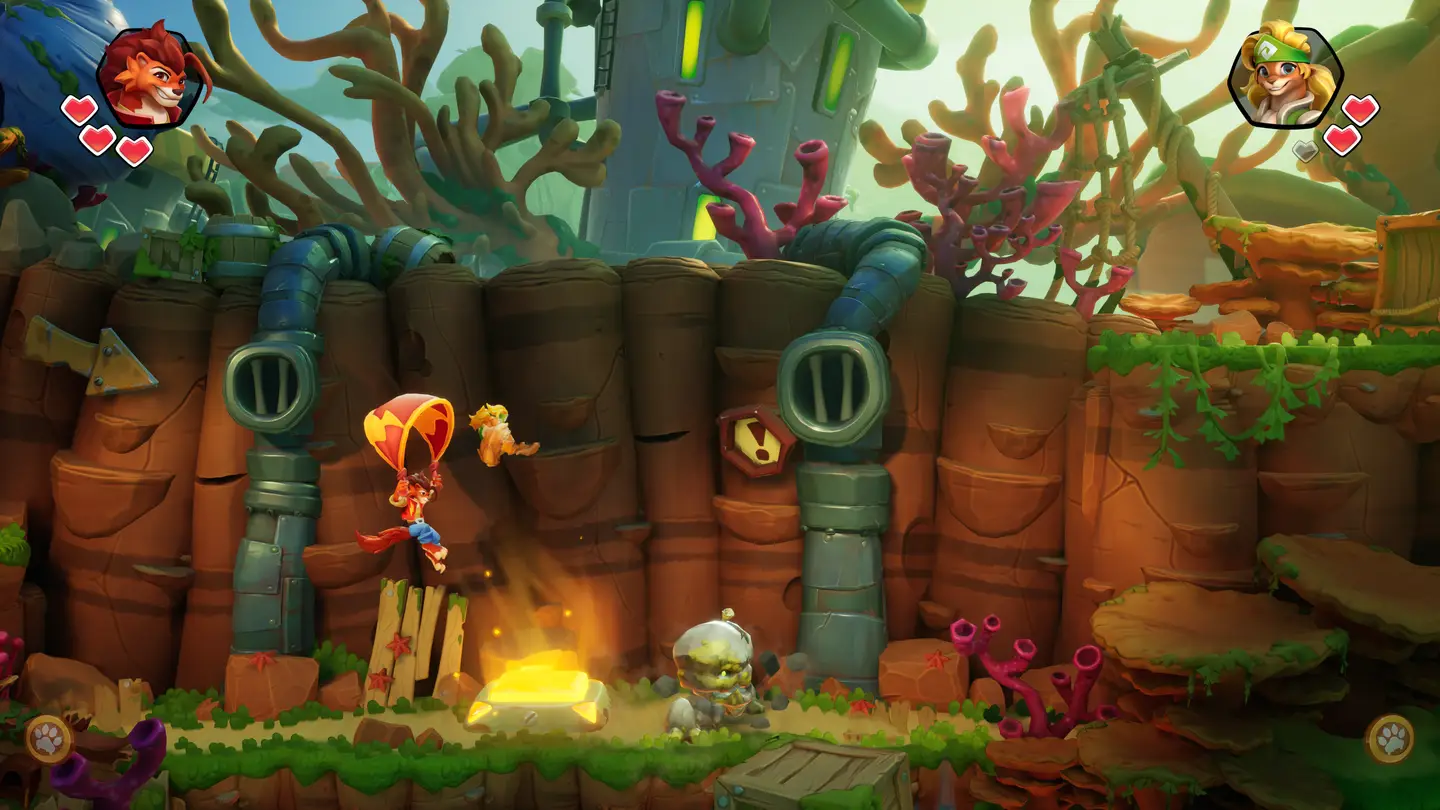This screenshot has height=810, width=1440.
Task: Click the second heart in the right-side HUD
Action: point(1341,141)
